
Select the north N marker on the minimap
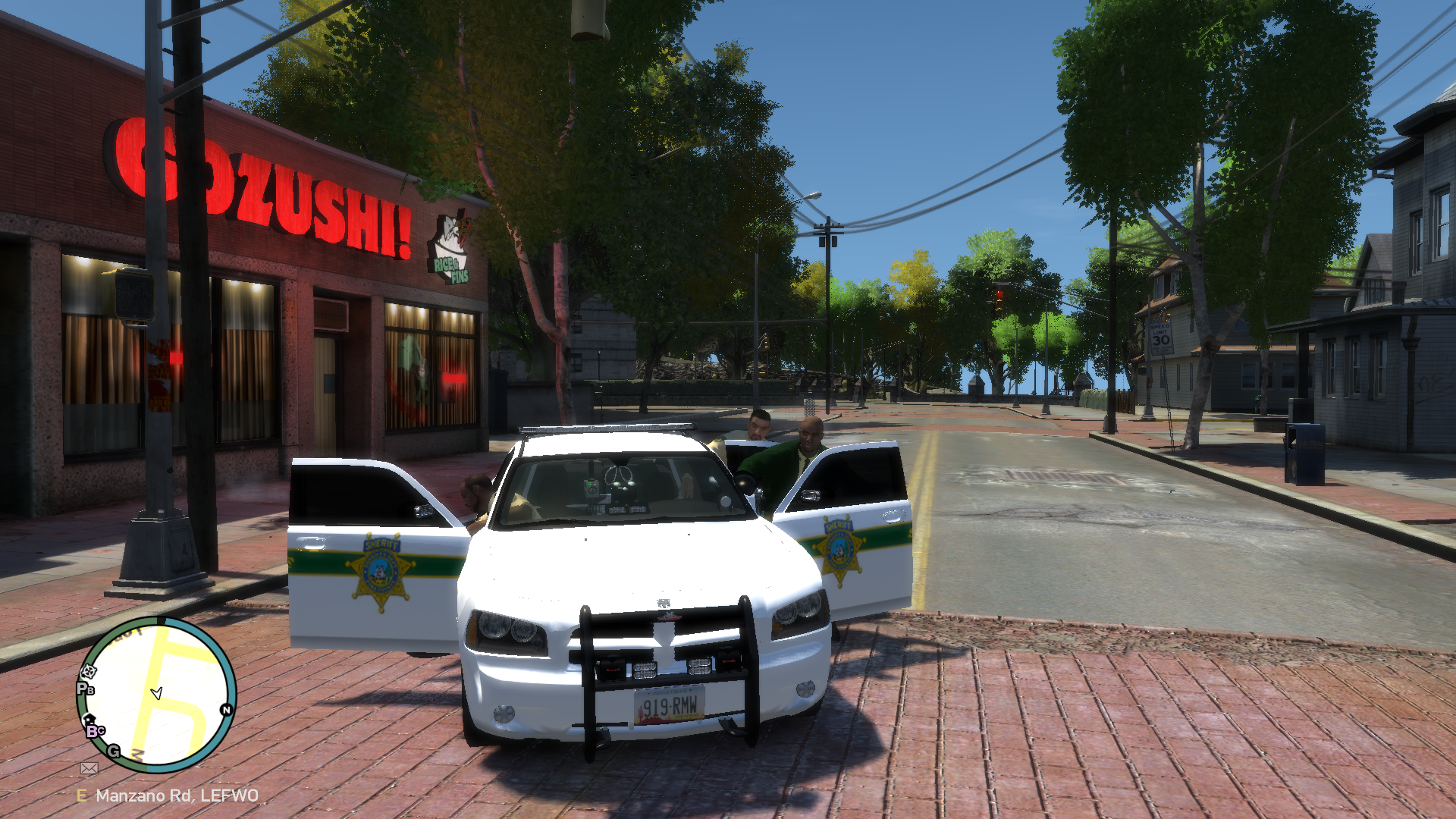pos(226,710)
